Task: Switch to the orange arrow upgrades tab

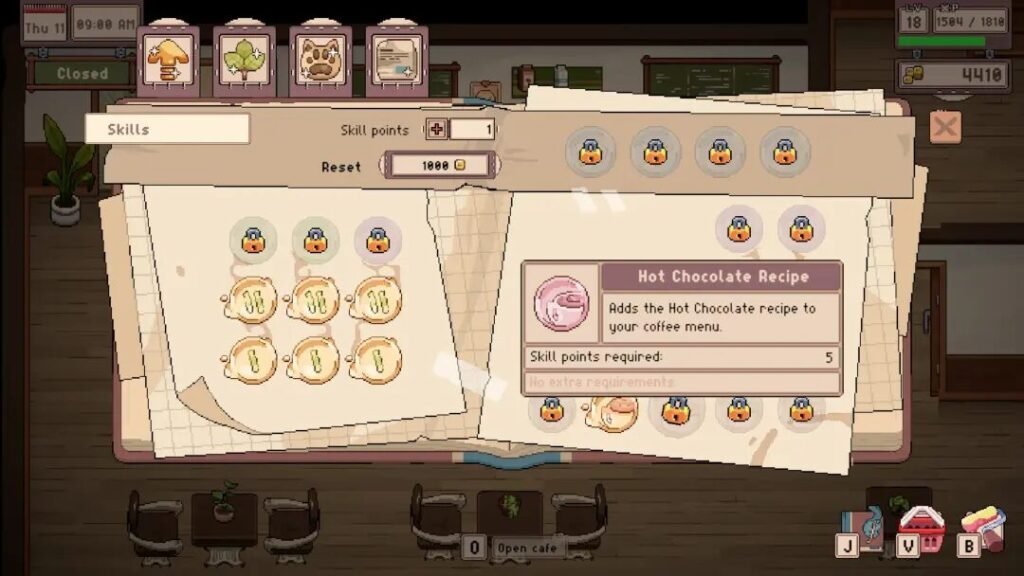Action: tap(168, 60)
